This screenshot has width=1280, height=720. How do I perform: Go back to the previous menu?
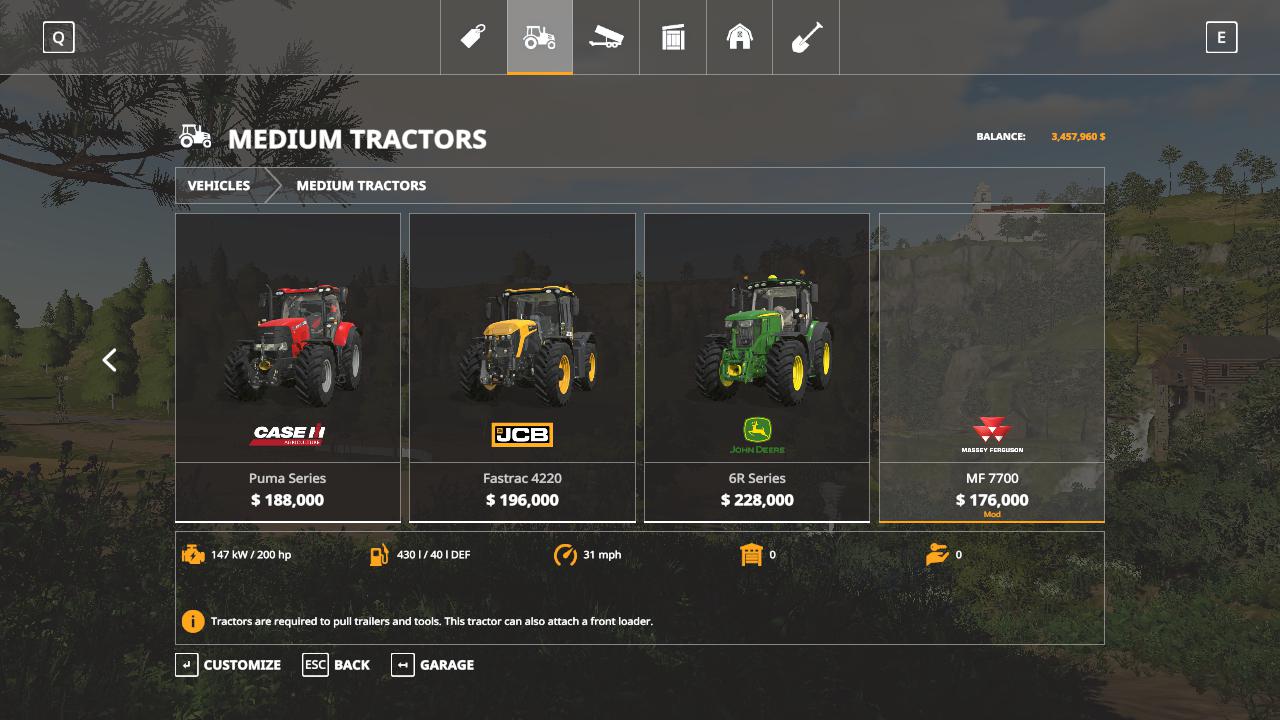tap(337, 665)
